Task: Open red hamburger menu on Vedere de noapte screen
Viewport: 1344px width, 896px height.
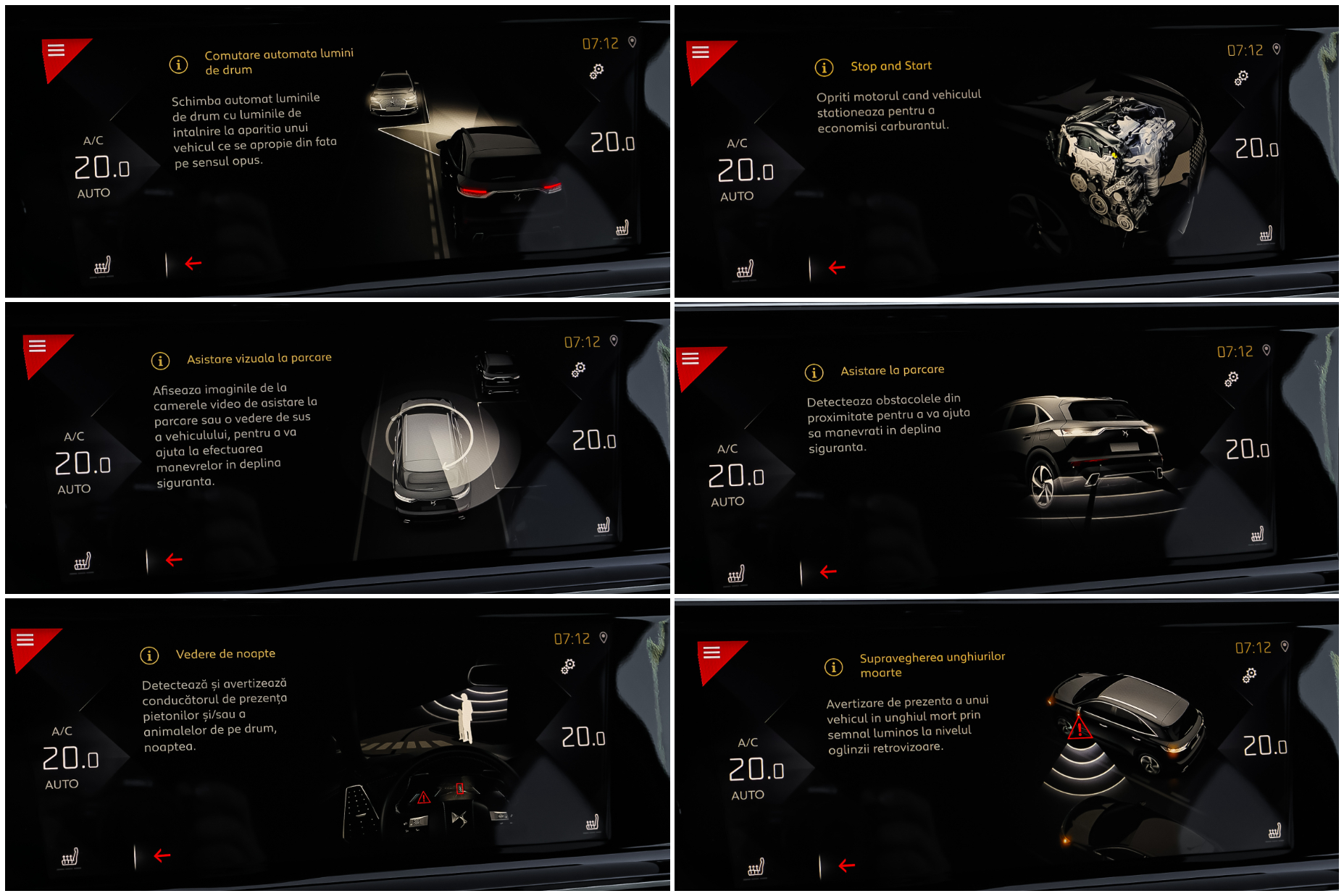Action: [26, 640]
